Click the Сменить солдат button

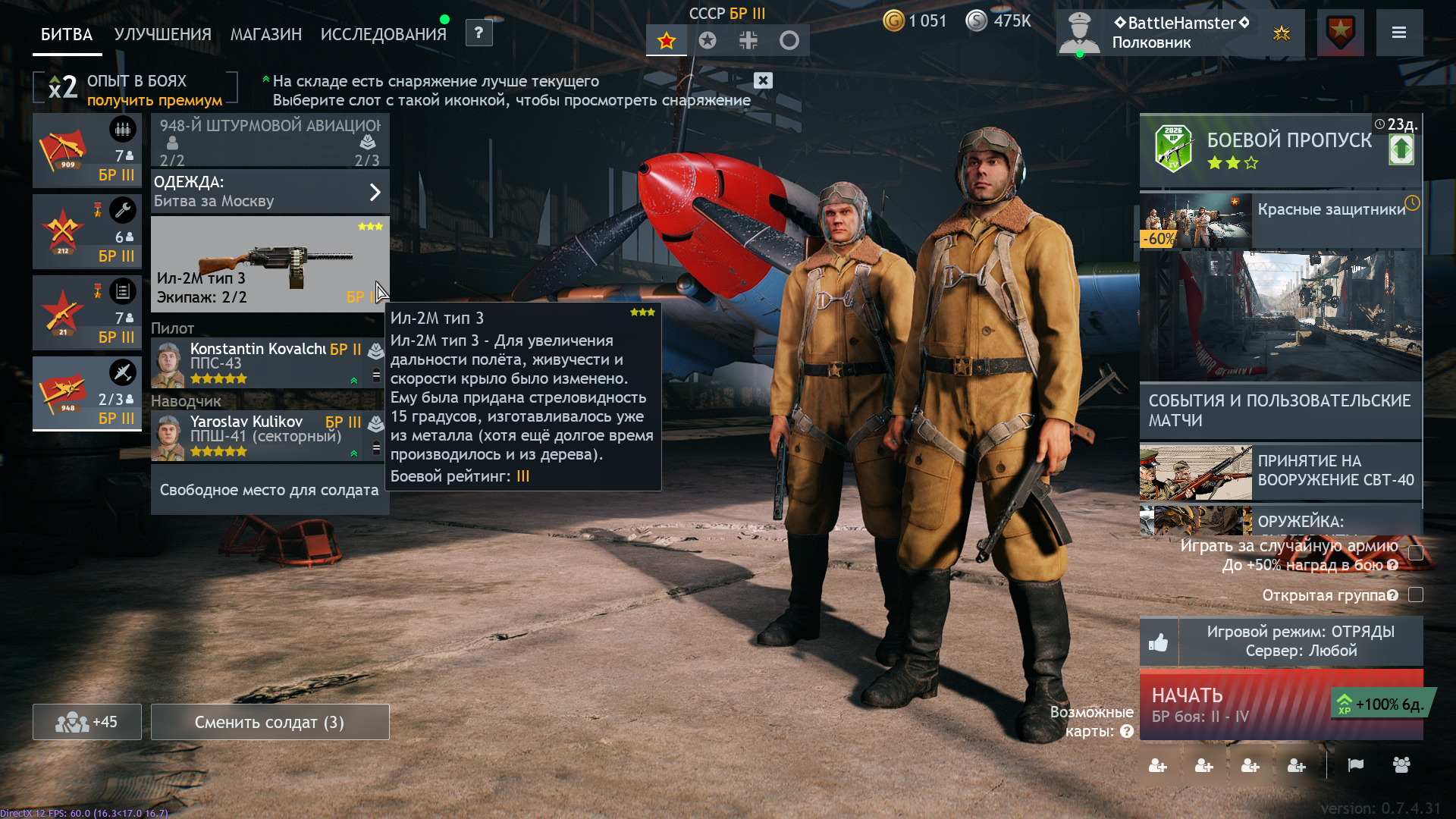click(269, 722)
